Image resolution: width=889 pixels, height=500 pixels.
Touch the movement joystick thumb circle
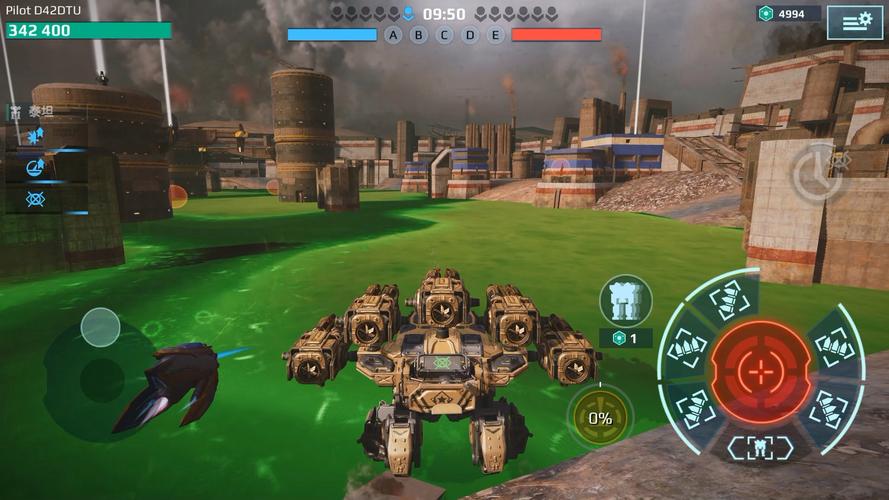[100, 327]
